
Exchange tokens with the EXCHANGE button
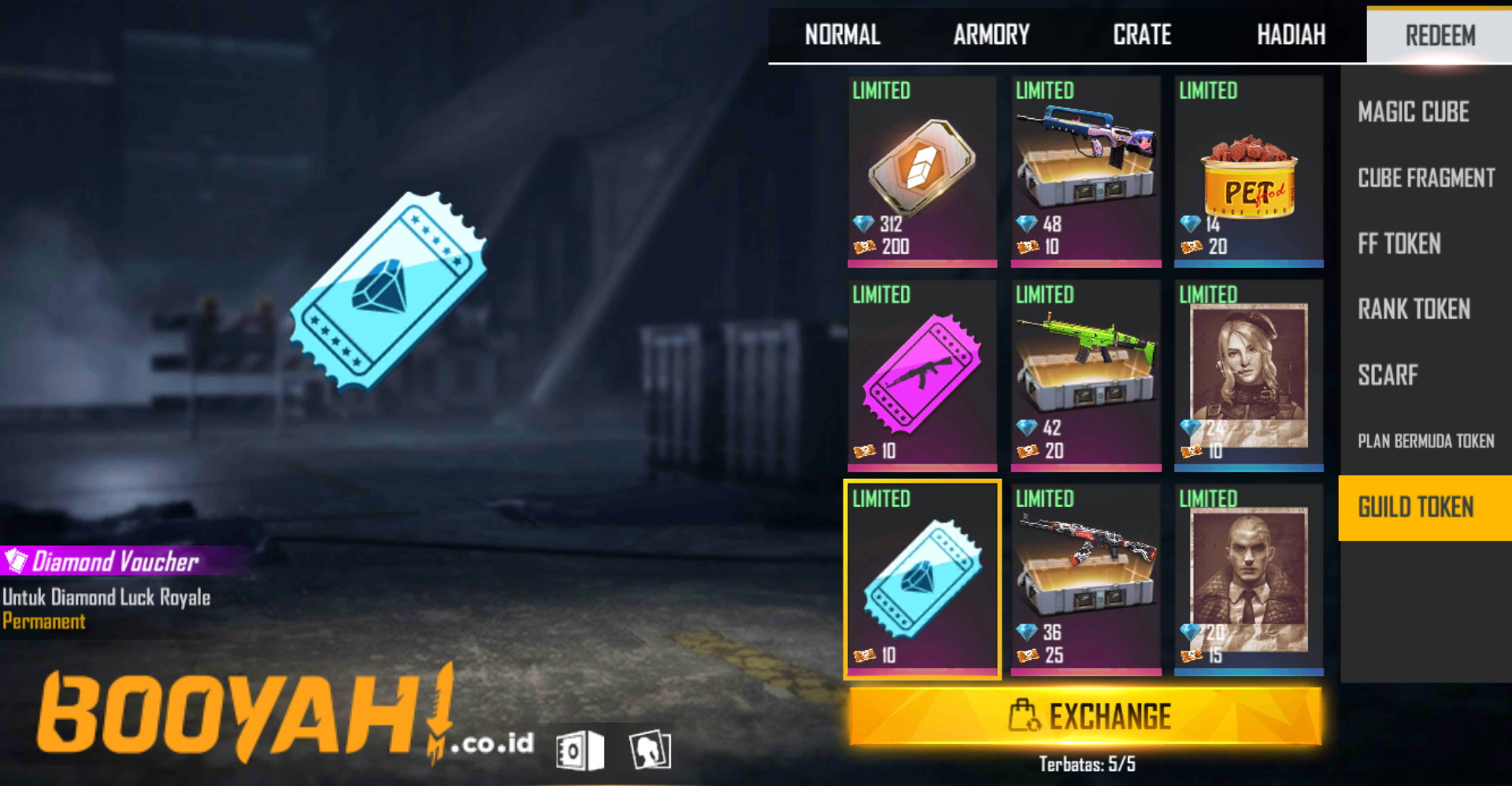(x=1085, y=716)
